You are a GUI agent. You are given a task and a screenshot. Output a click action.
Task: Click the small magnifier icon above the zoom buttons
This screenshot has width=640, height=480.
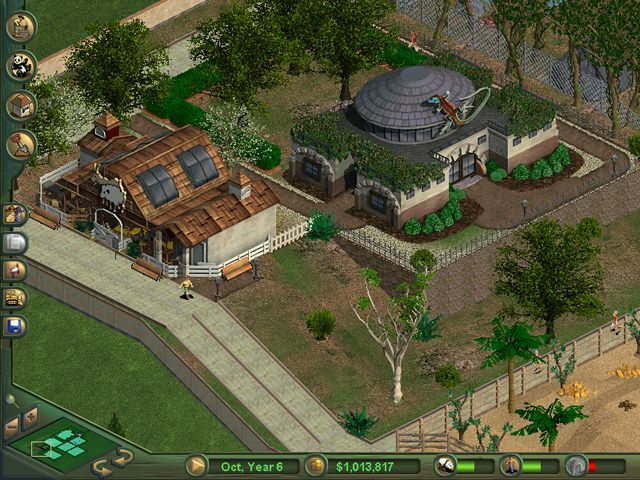pos(10,399)
